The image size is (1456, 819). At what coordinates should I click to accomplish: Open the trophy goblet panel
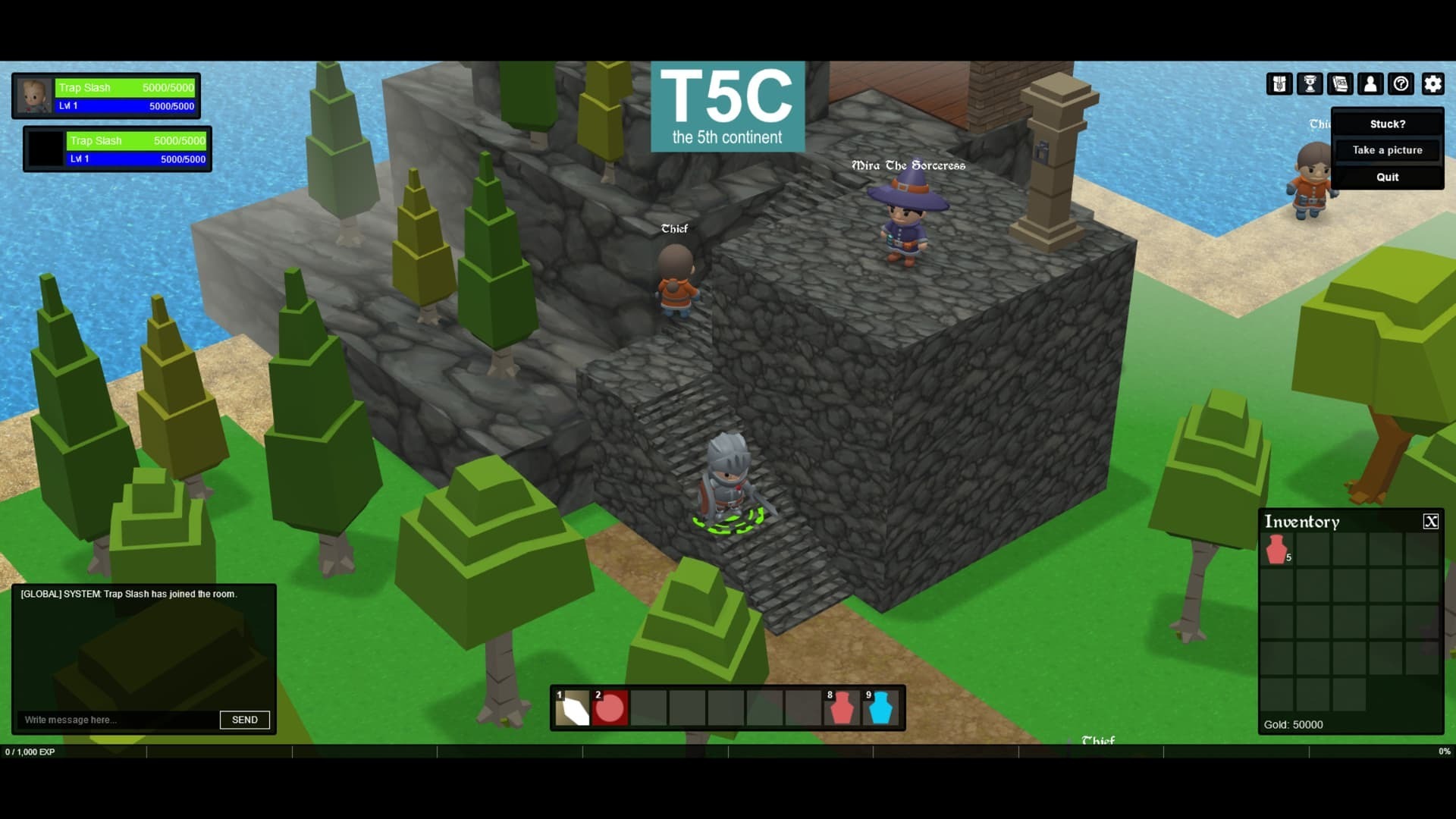click(1310, 84)
